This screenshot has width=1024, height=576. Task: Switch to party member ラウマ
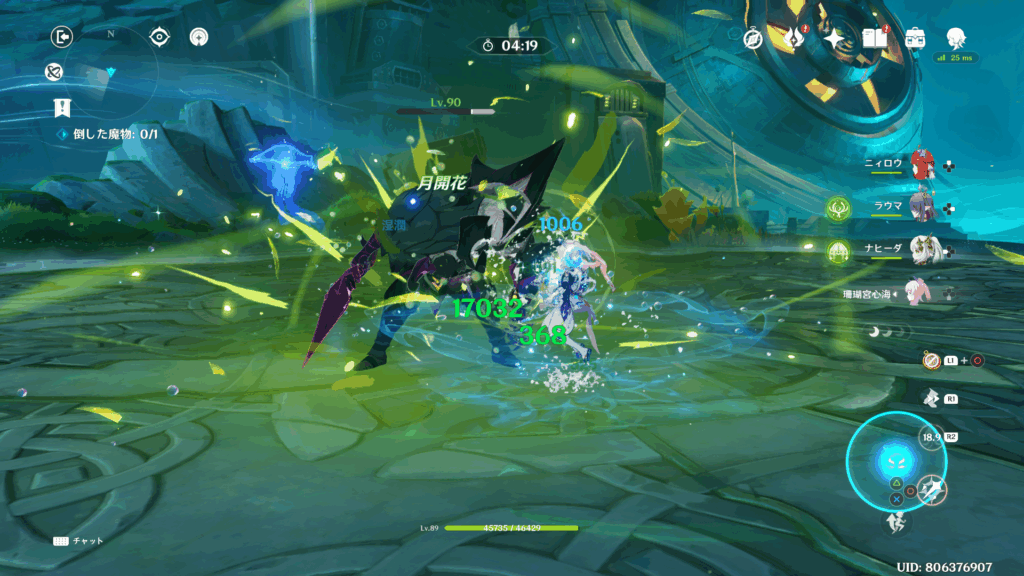[x=922, y=207]
